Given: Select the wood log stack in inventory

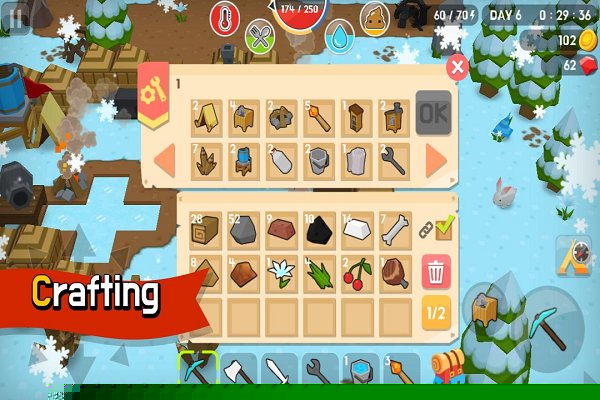Looking at the screenshot, I should 206,232.
